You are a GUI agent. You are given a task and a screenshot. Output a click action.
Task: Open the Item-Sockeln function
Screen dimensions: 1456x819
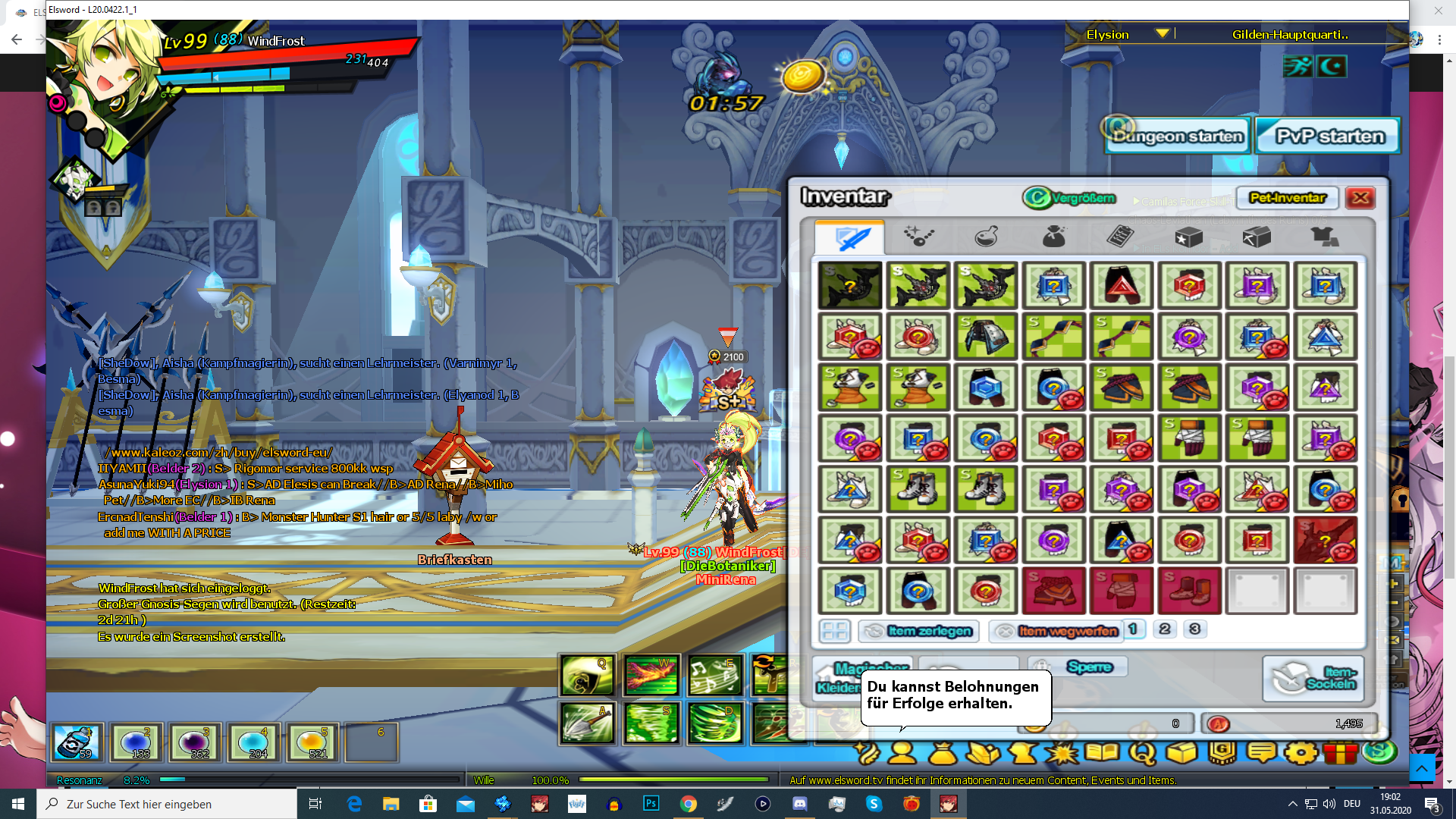[1313, 678]
